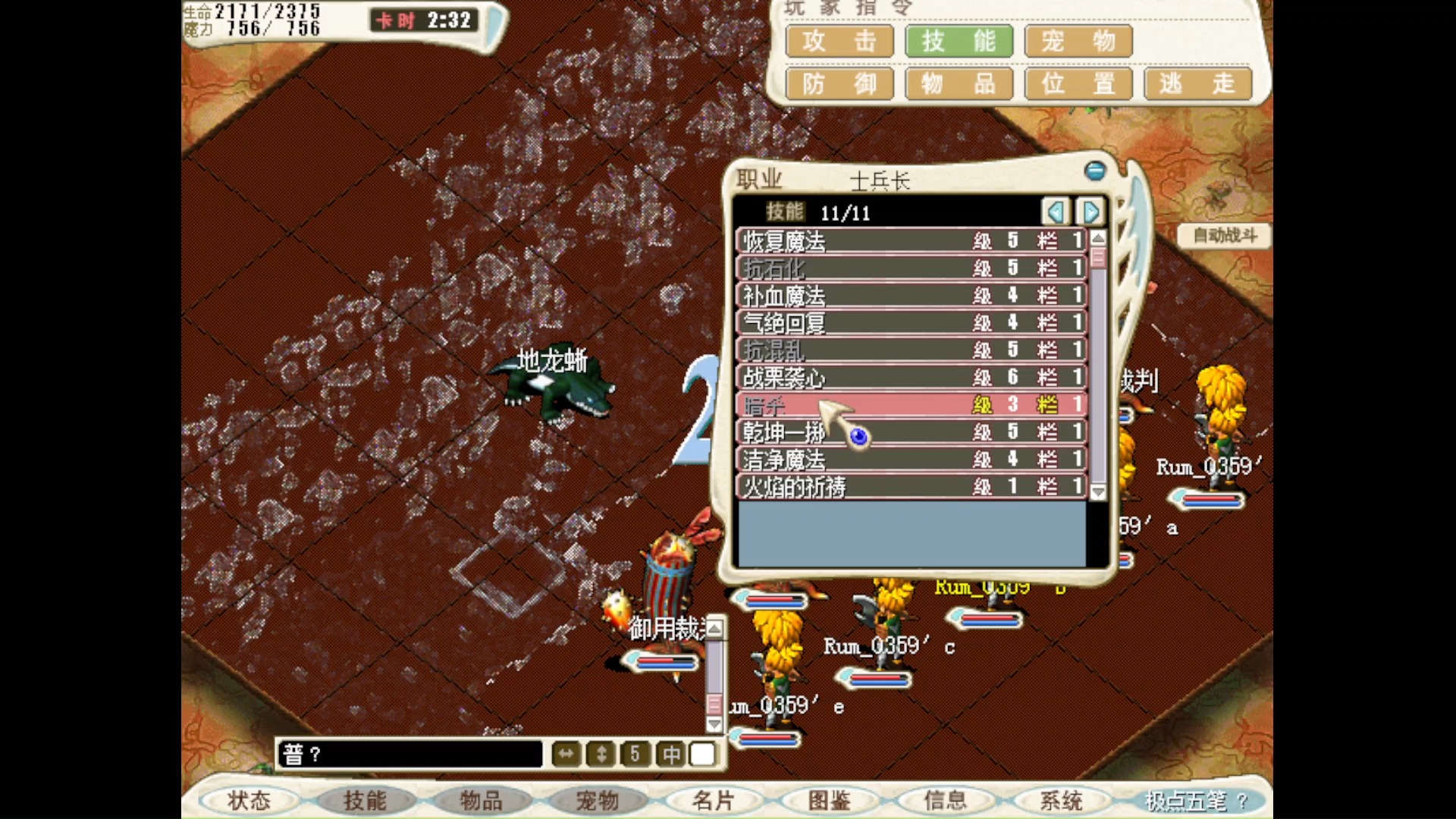The width and height of the screenshot is (1456, 819).
Task: Close the skill list window
Action: [x=1094, y=171]
